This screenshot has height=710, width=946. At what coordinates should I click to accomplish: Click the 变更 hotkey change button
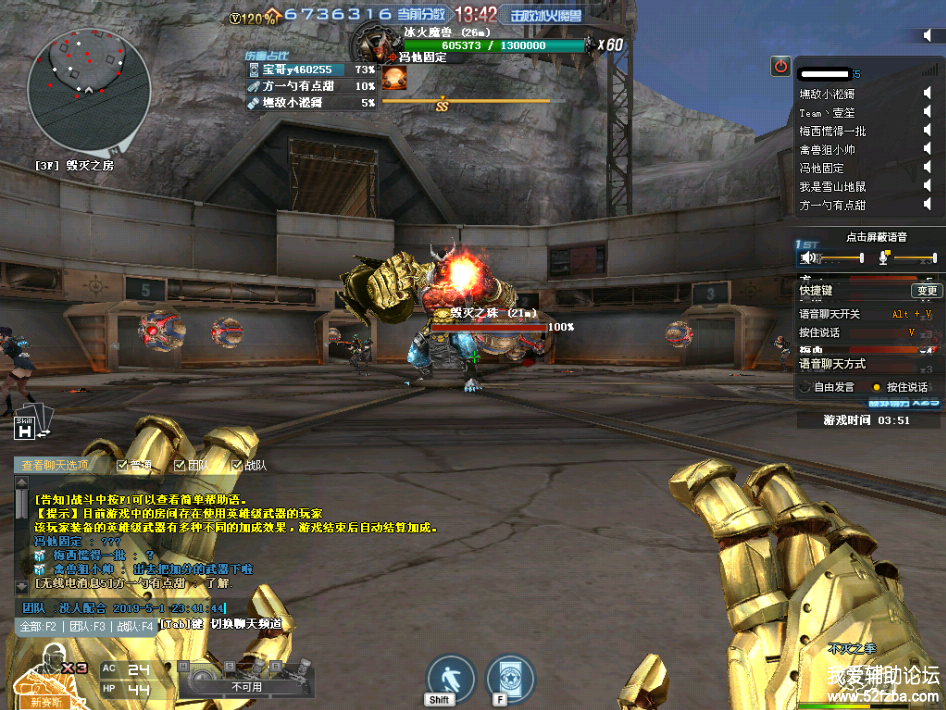[926, 291]
